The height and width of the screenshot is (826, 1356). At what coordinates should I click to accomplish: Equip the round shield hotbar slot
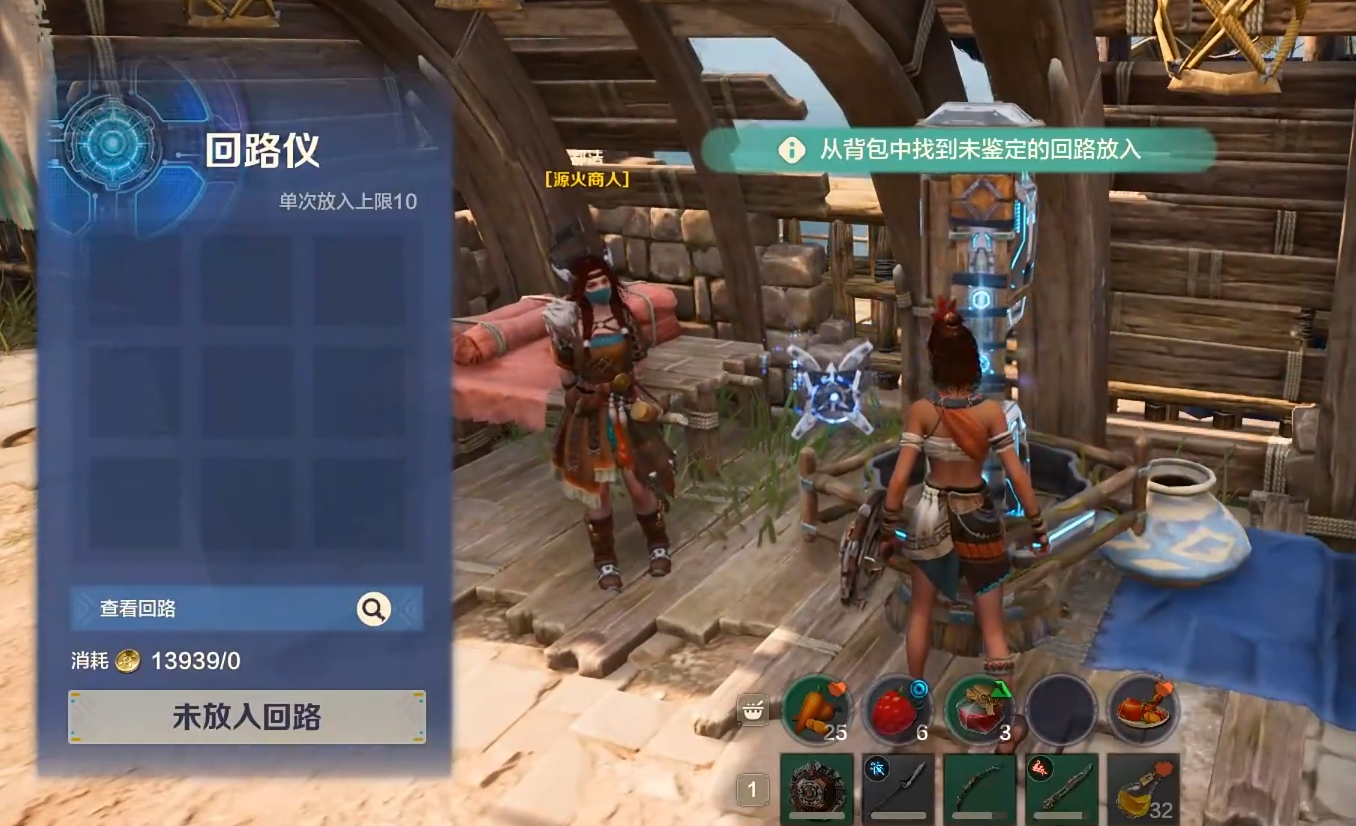tap(817, 789)
